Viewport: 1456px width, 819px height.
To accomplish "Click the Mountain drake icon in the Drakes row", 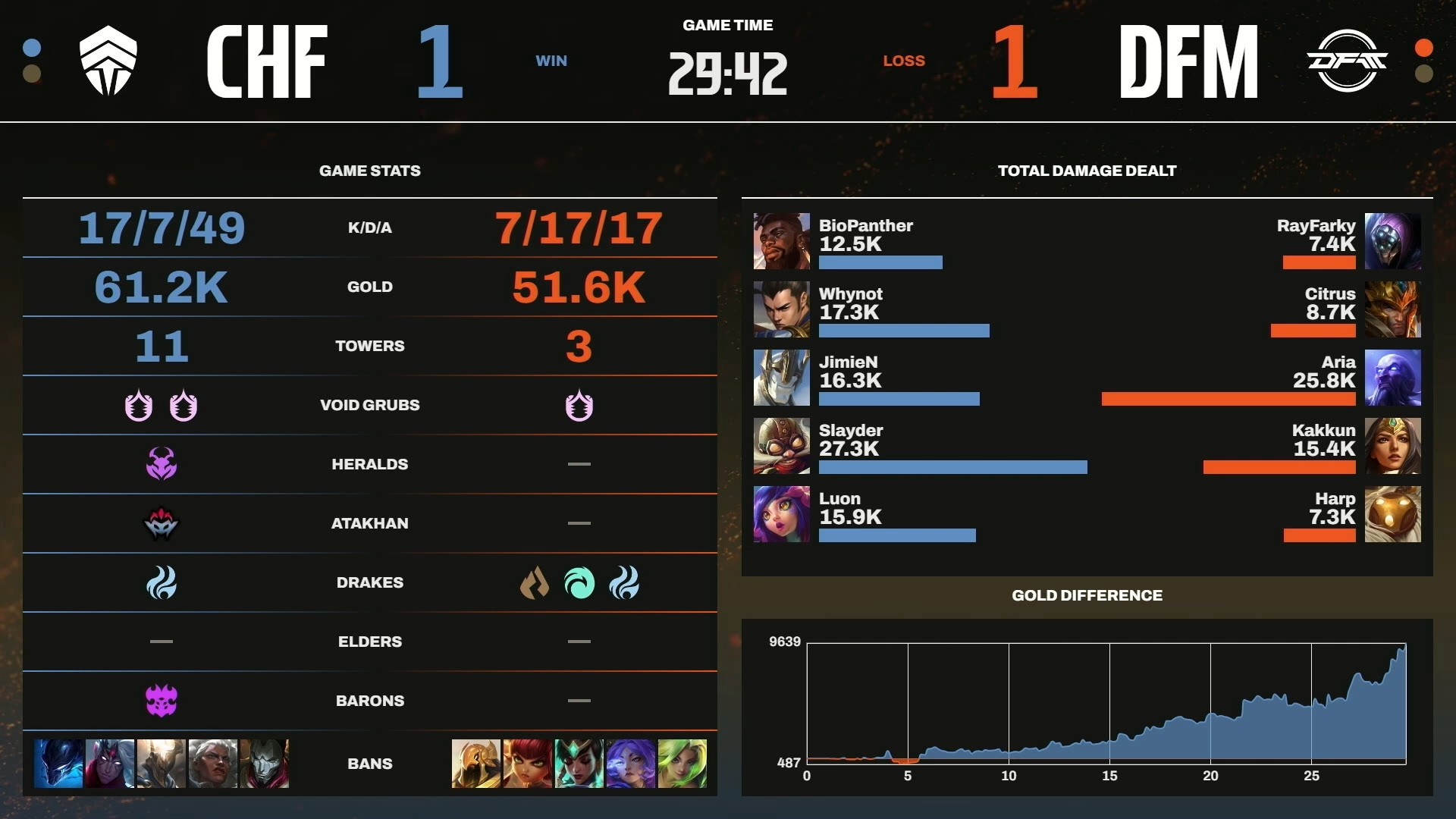I will 536,582.
